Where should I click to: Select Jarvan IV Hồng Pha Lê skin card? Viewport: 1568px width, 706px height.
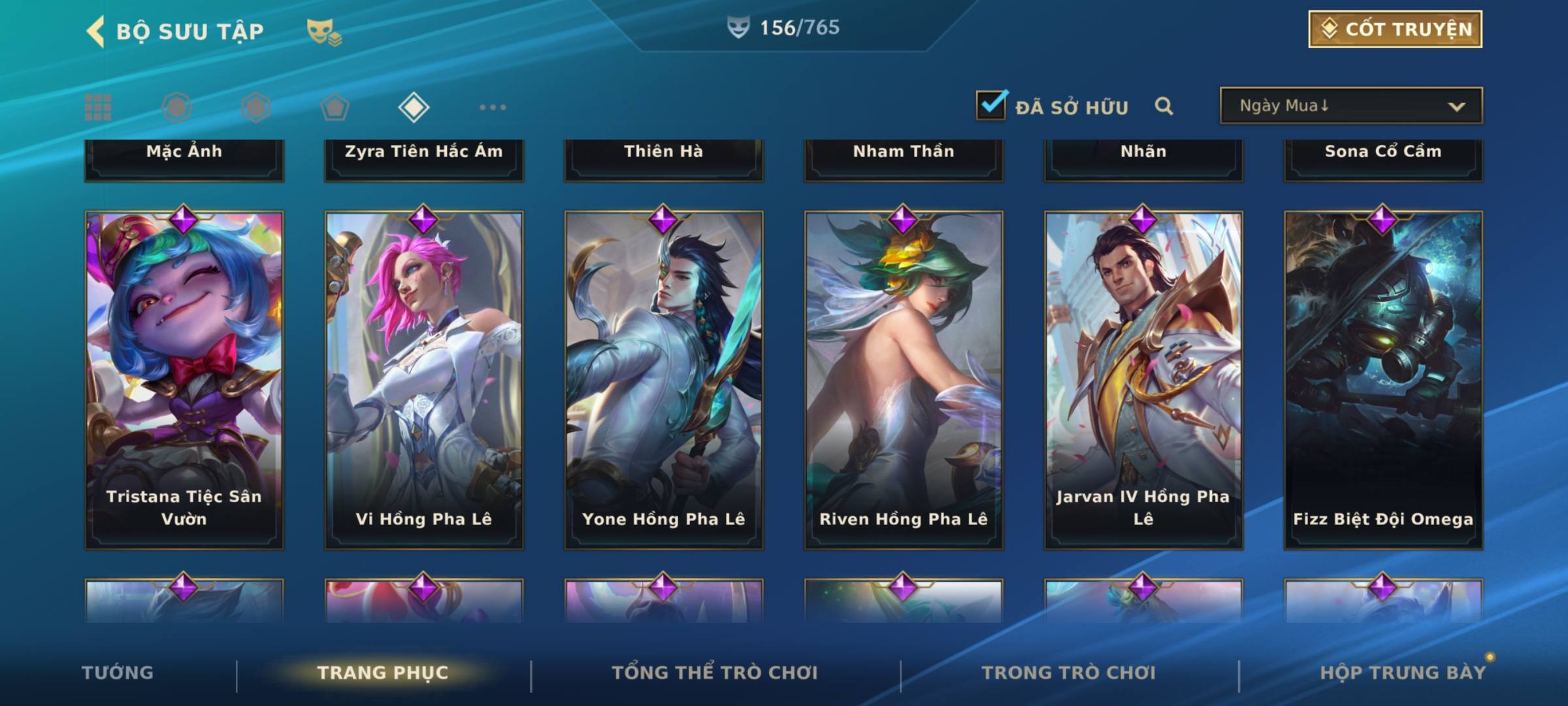coord(1143,379)
